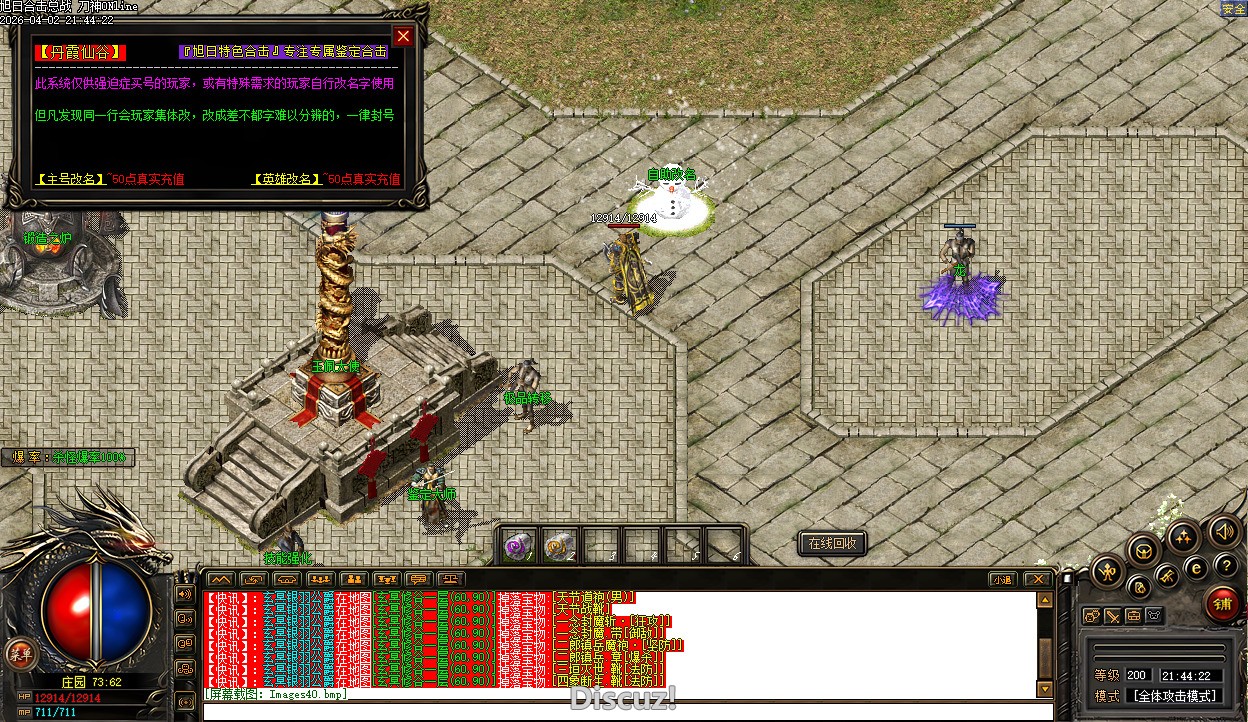Click the 小退 button on chat bar
Viewport: 1248px width, 722px height.
point(1003,579)
